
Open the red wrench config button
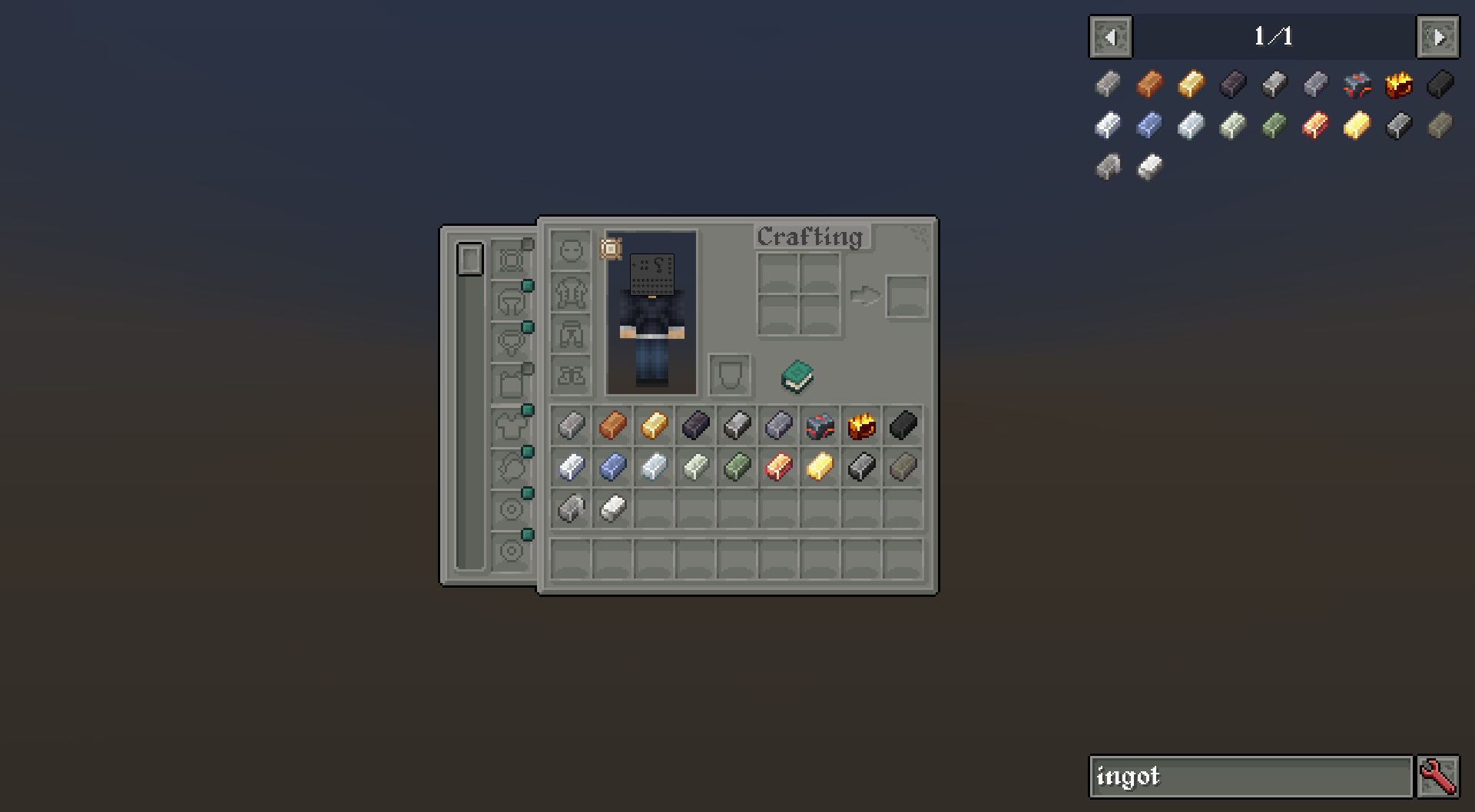tap(1438, 777)
